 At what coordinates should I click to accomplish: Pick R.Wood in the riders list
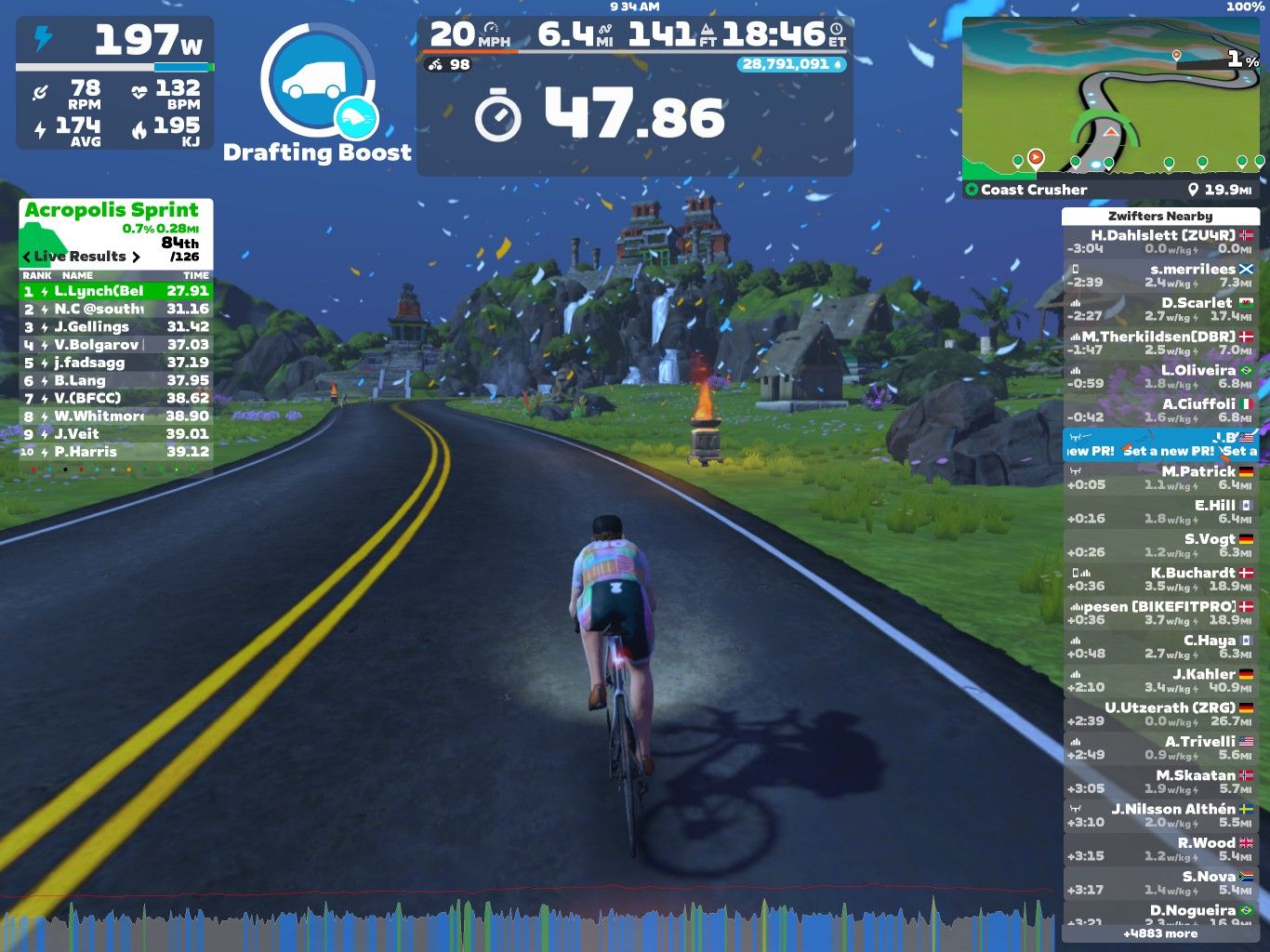[x=1159, y=849]
